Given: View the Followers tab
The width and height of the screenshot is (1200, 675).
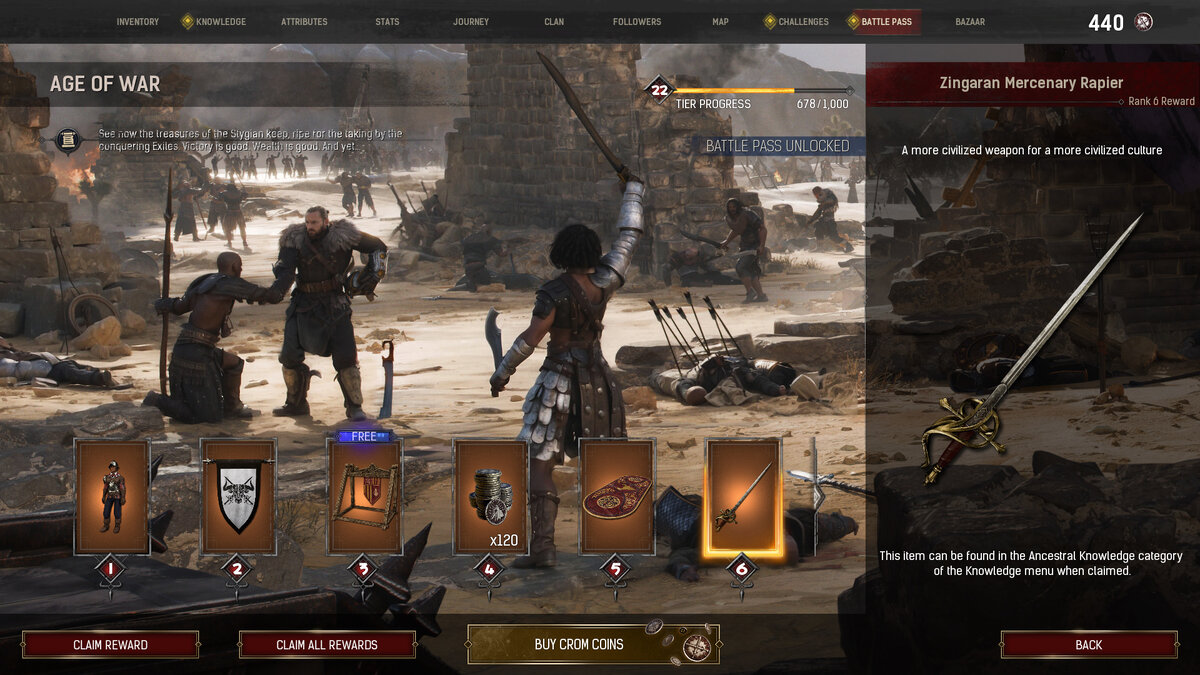Looking at the screenshot, I should [637, 22].
